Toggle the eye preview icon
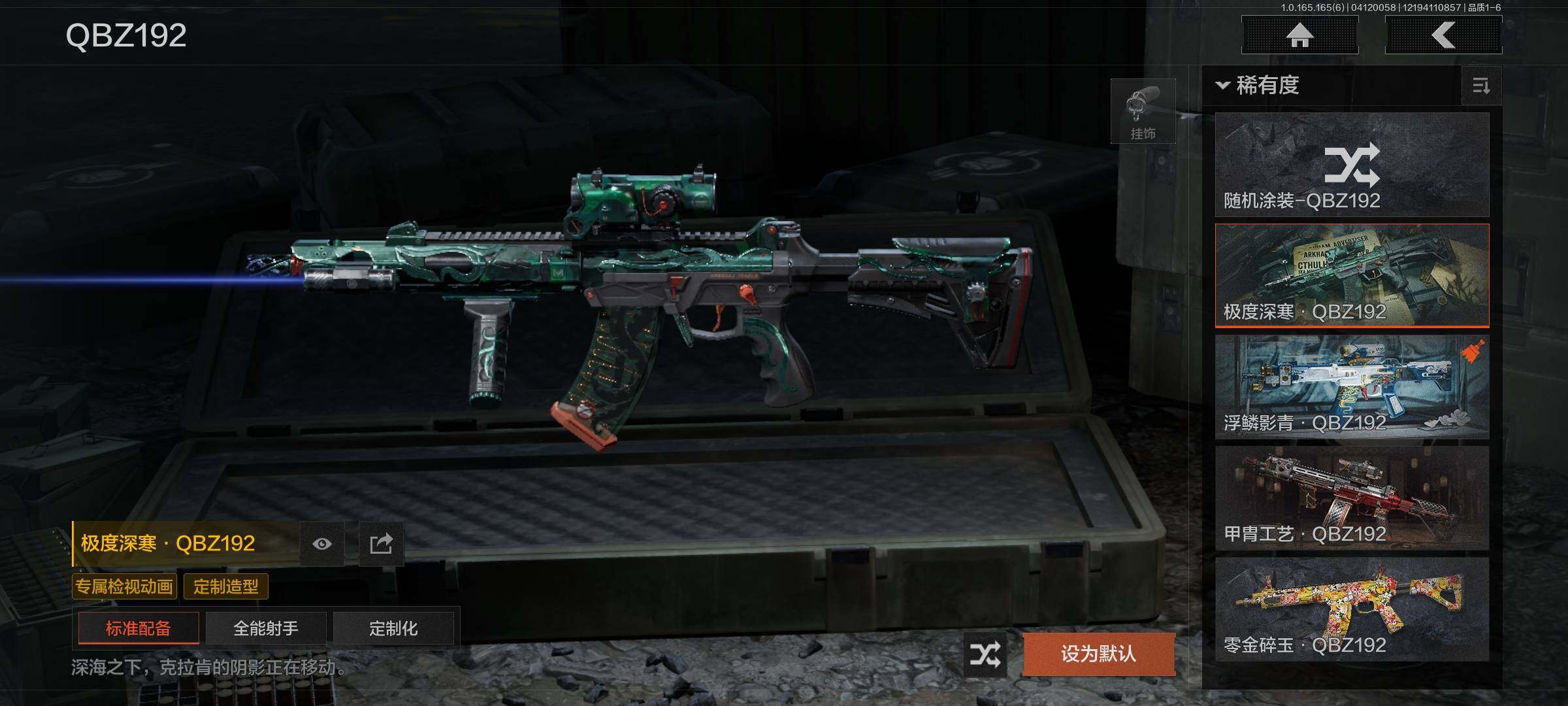 (322, 544)
